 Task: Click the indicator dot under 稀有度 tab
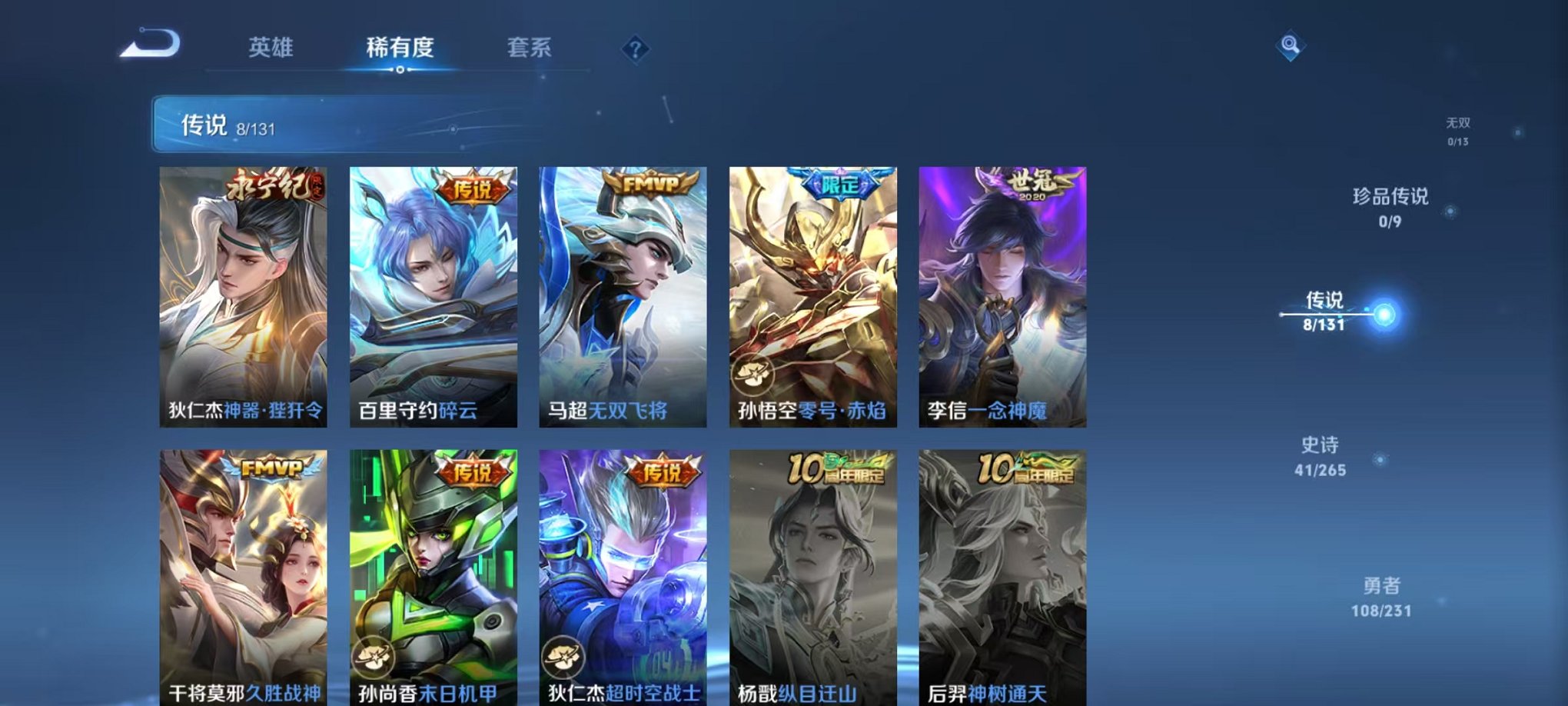398,71
